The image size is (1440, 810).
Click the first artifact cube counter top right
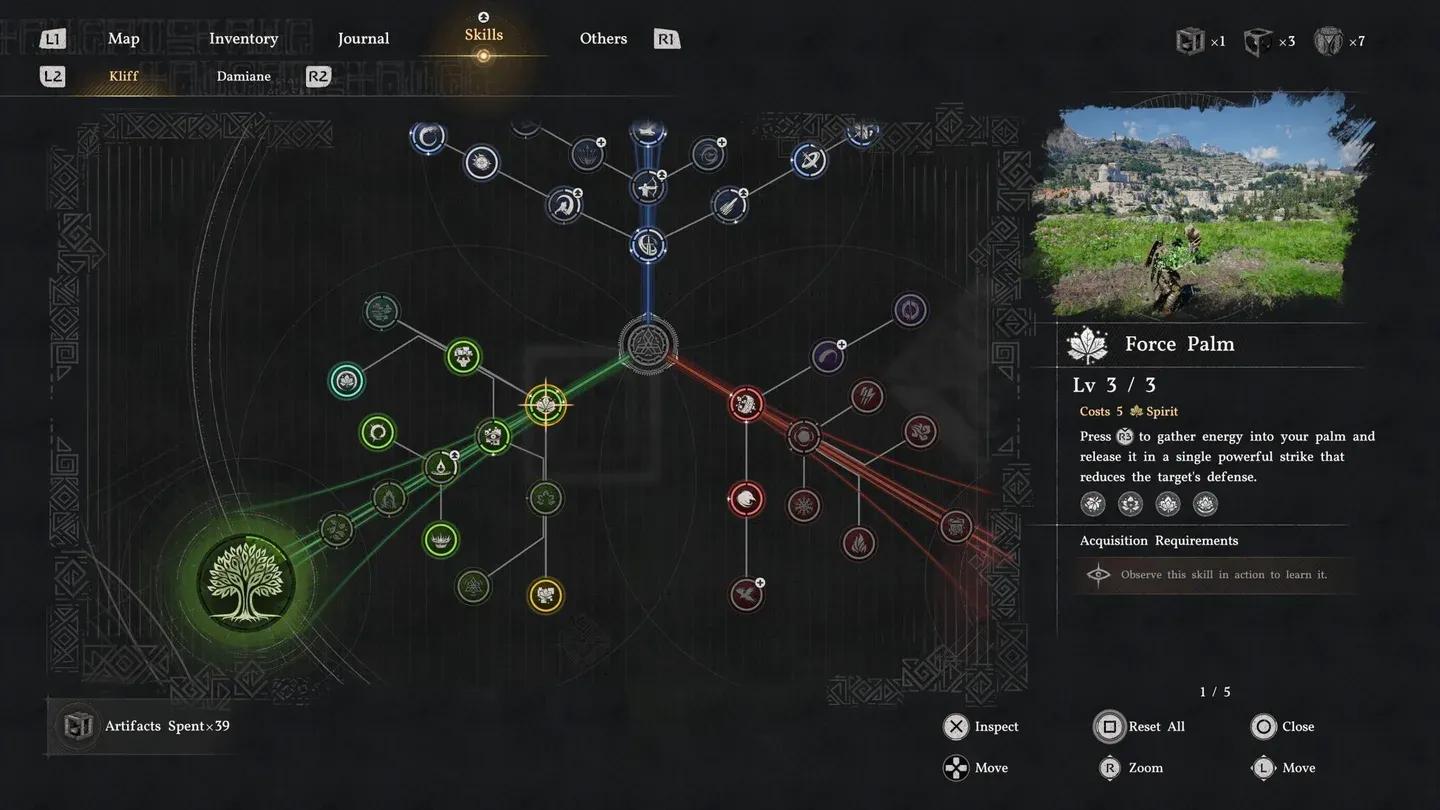tap(1189, 41)
